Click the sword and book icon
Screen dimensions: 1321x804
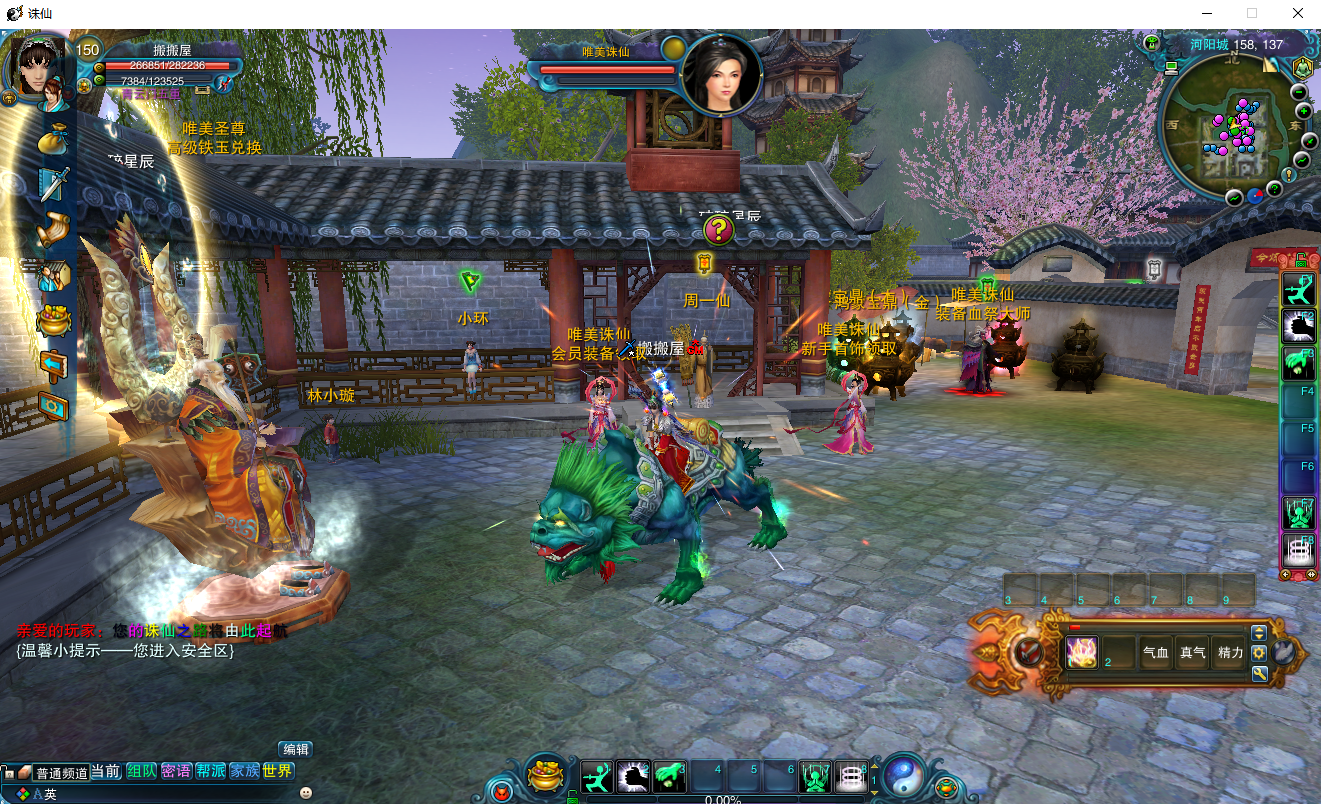pyautogui.click(x=54, y=185)
